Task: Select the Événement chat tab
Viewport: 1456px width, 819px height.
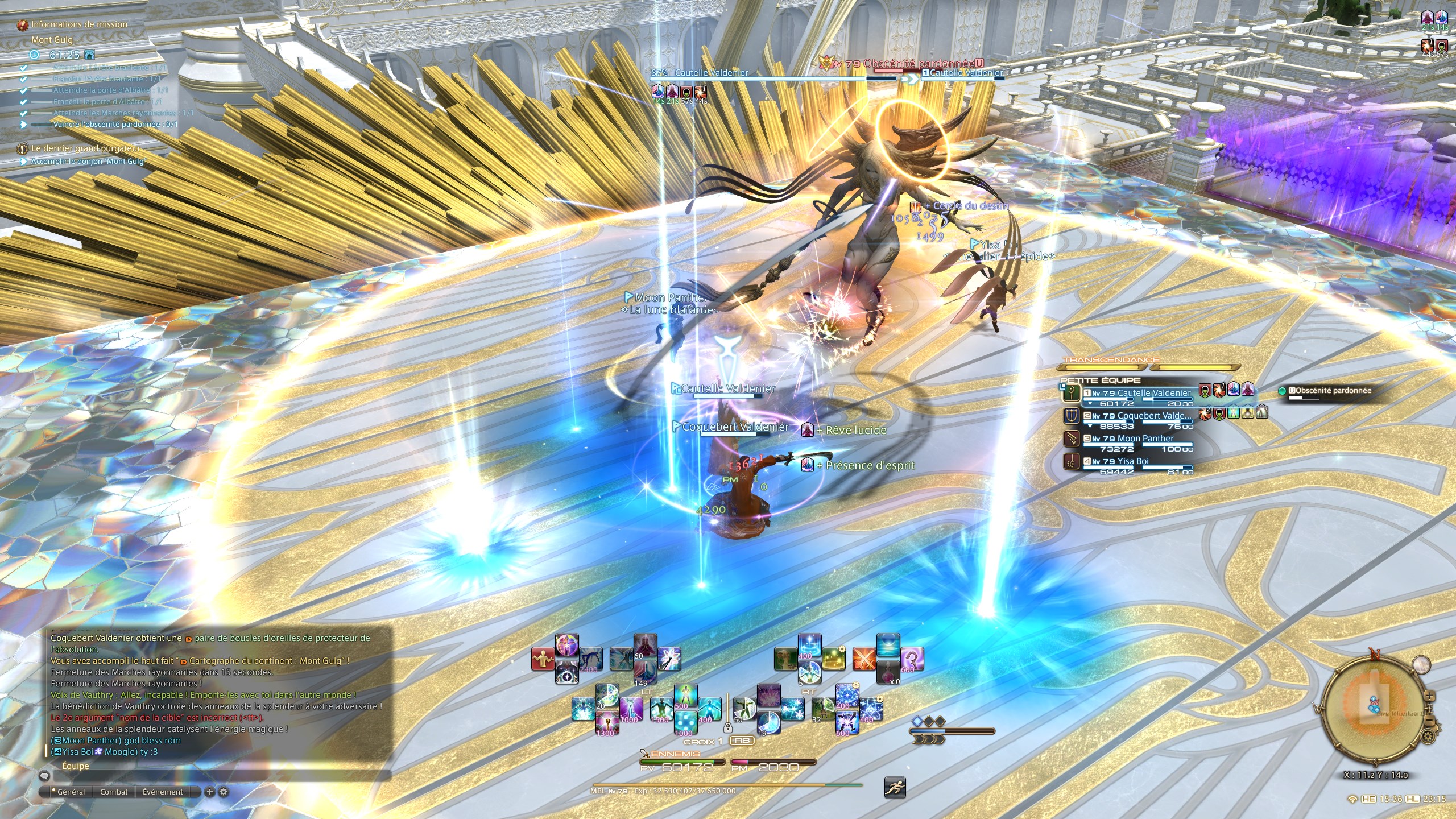Action: pyautogui.click(x=163, y=792)
